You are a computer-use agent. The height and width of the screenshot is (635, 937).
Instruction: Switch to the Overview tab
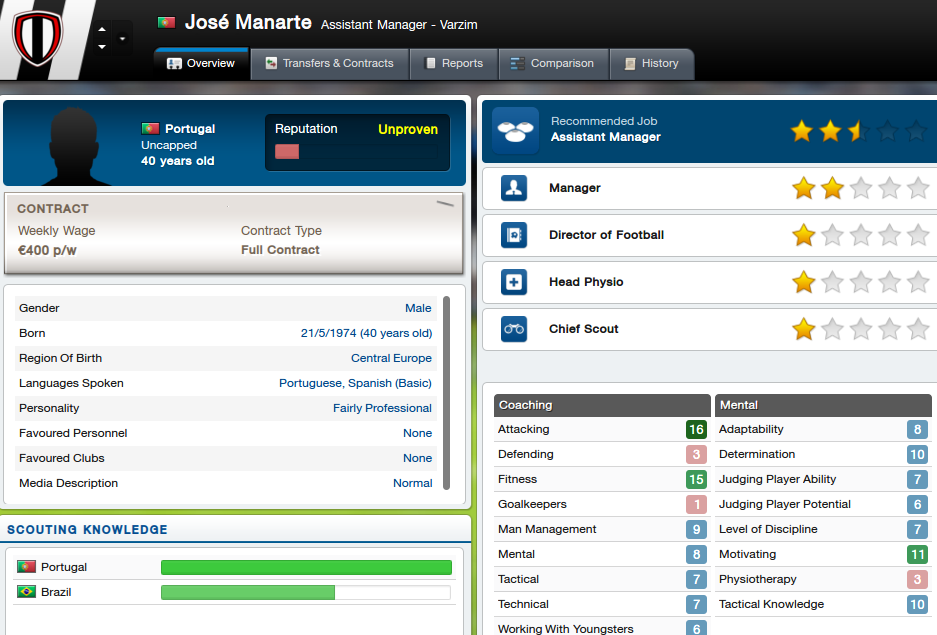pyautogui.click(x=201, y=63)
